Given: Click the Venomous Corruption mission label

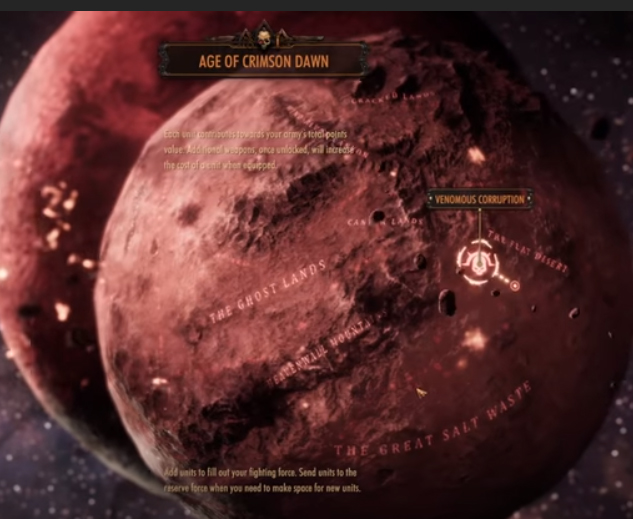Looking at the screenshot, I should pos(478,199).
